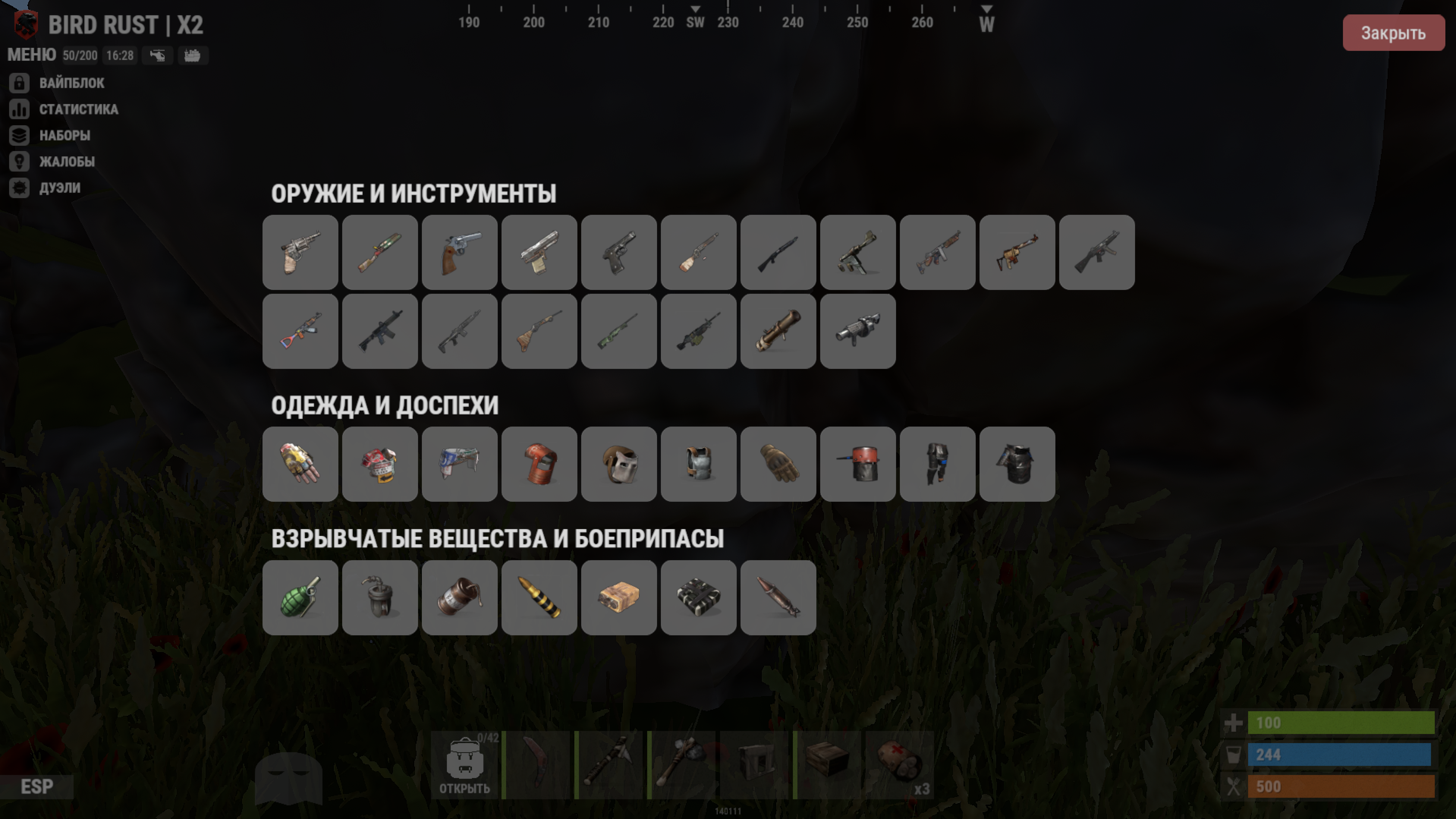Check the helicopter event status icon
1456x819 pixels.
[157, 55]
